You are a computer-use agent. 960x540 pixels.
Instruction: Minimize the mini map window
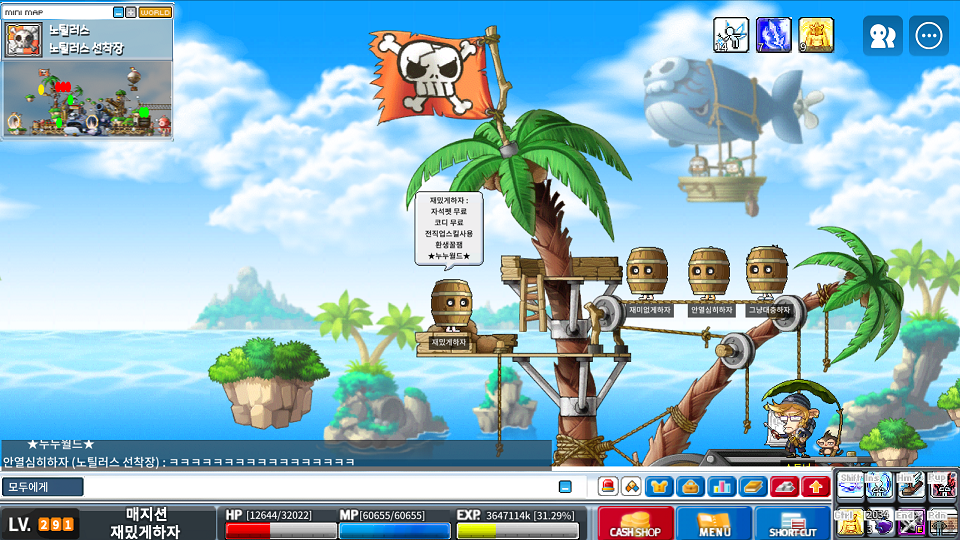118,12
